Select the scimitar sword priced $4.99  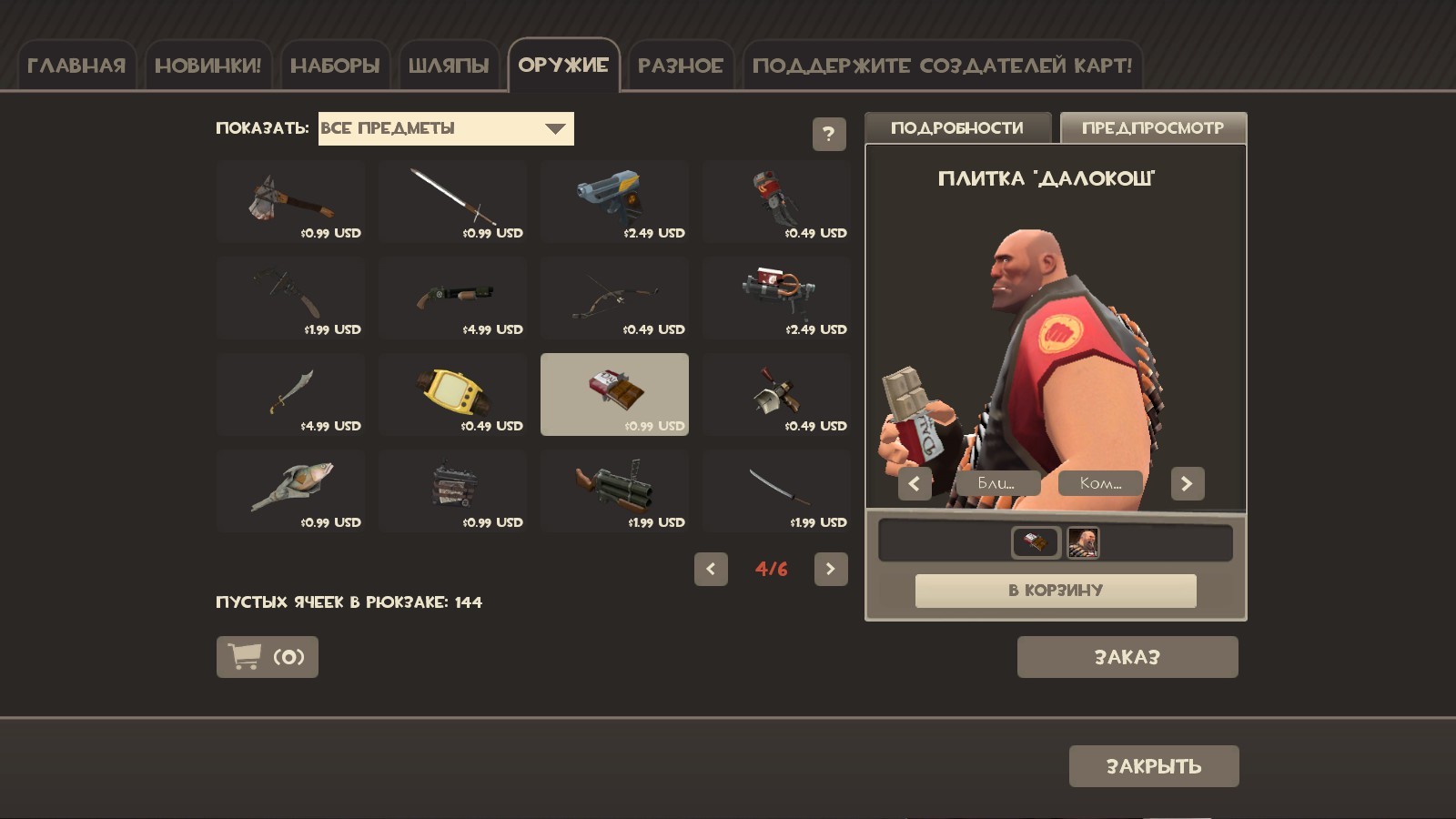click(x=289, y=395)
